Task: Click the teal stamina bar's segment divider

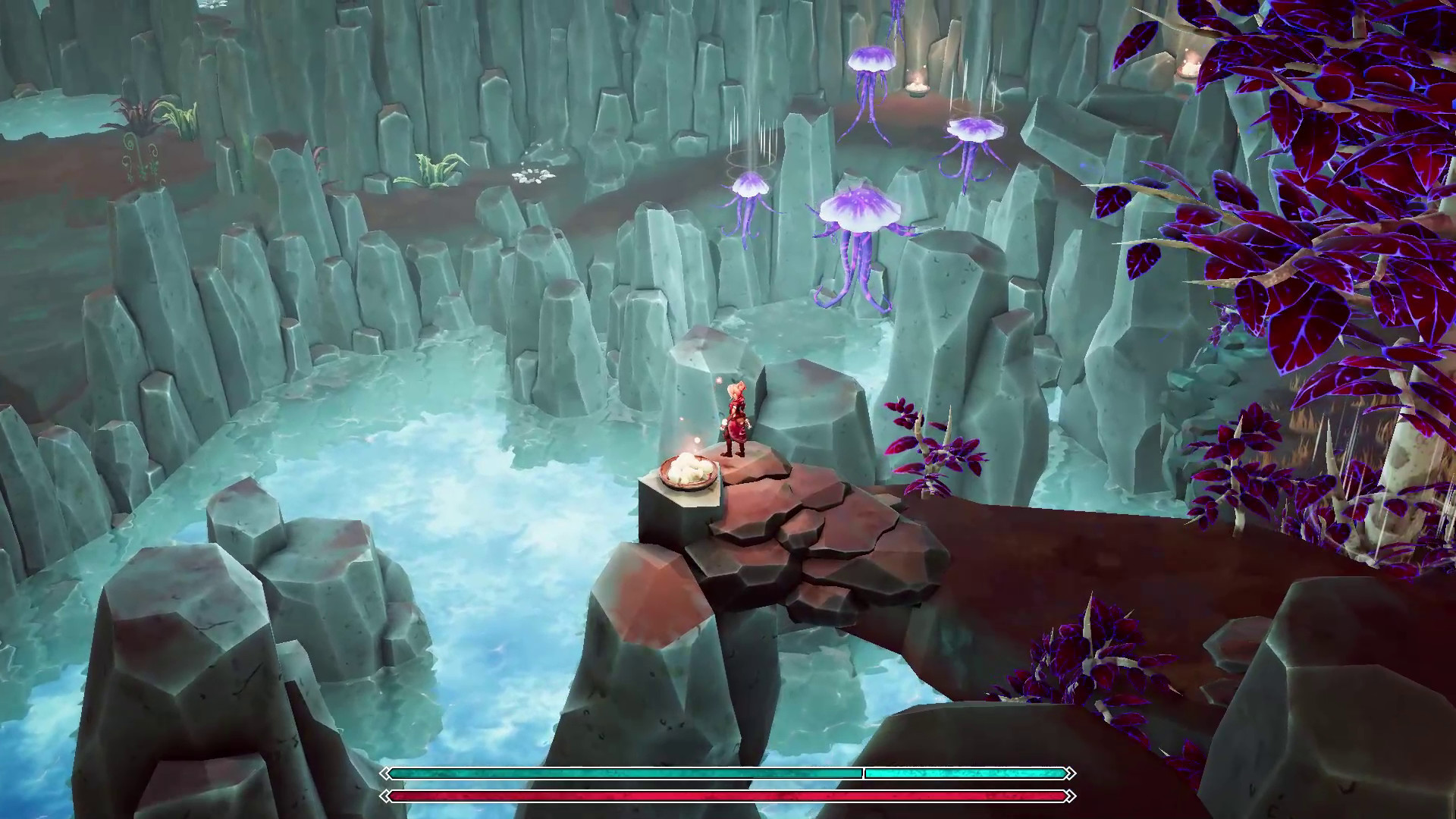Action: point(862,775)
